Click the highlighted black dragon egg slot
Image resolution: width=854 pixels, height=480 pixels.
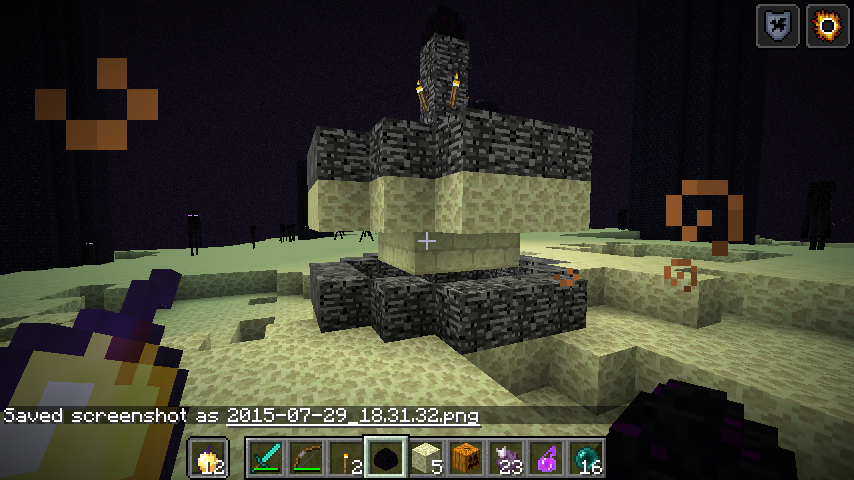[x=386, y=459]
